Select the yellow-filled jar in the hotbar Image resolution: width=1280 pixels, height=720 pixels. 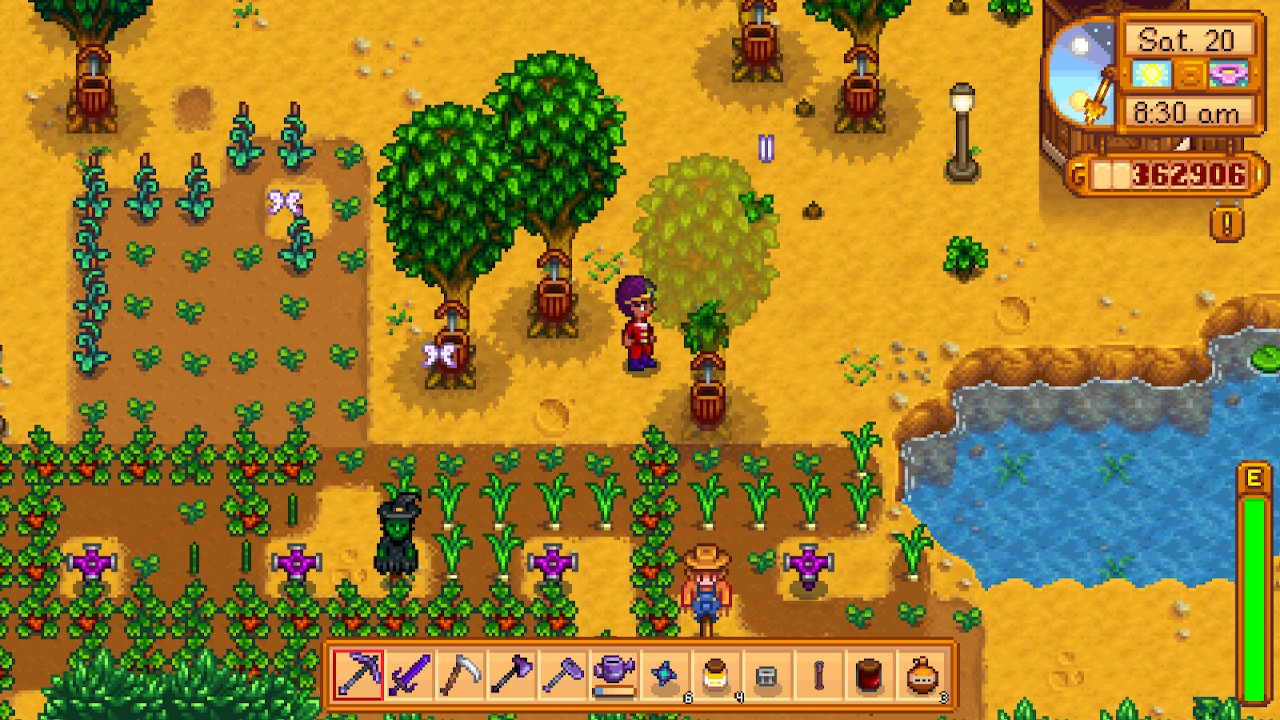coord(716,675)
